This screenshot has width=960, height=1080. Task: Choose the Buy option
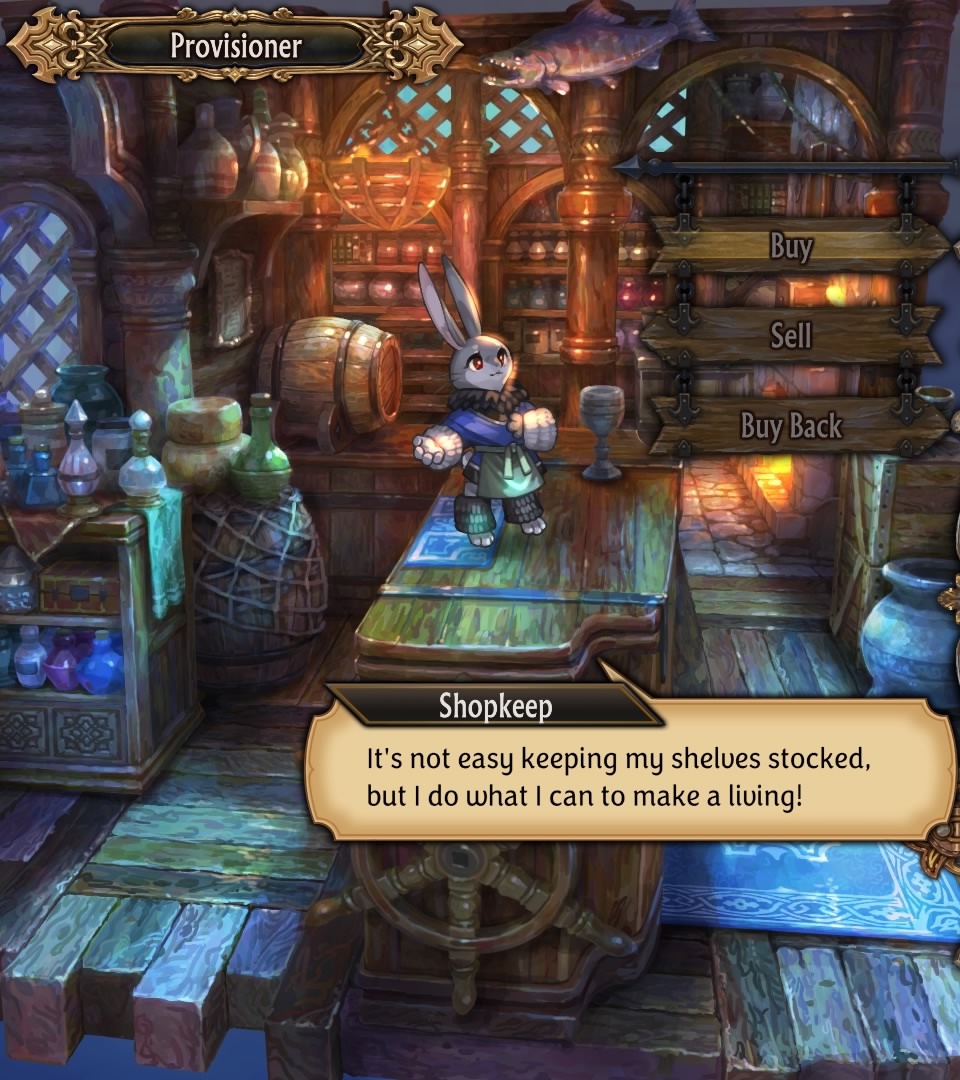(x=791, y=246)
